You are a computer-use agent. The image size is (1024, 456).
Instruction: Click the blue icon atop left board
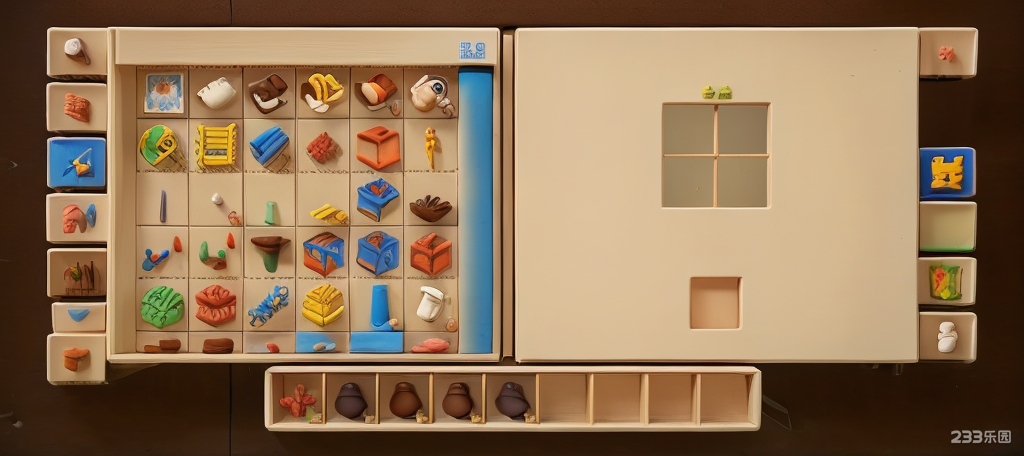pyautogui.click(x=472, y=49)
